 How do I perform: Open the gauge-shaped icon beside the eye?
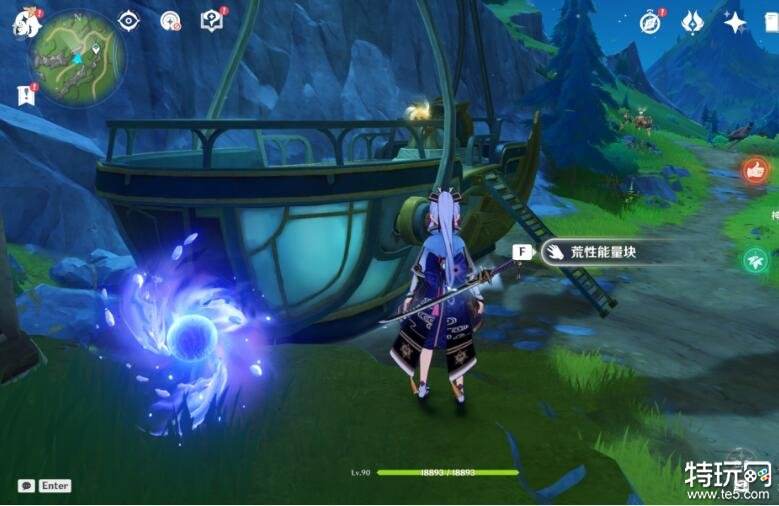pos(170,21)
